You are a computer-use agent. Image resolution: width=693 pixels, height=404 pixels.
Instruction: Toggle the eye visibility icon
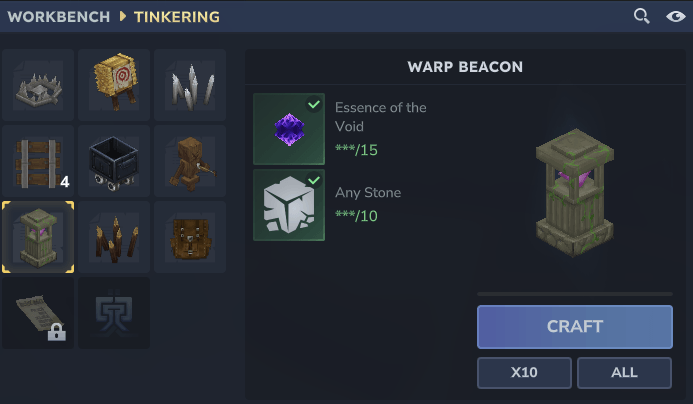coord(675,16)
